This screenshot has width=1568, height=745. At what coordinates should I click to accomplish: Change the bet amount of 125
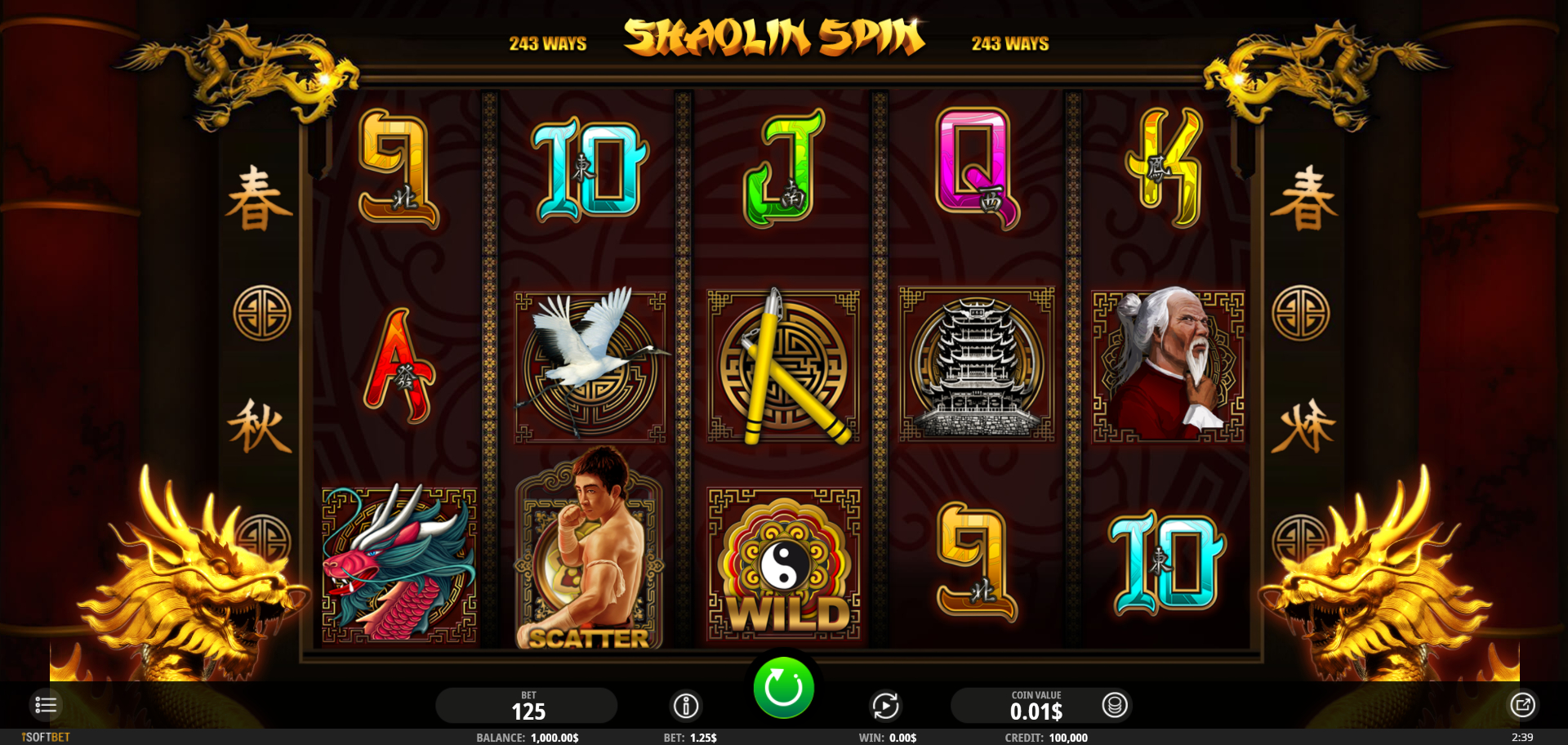click(x=528, y=706)
